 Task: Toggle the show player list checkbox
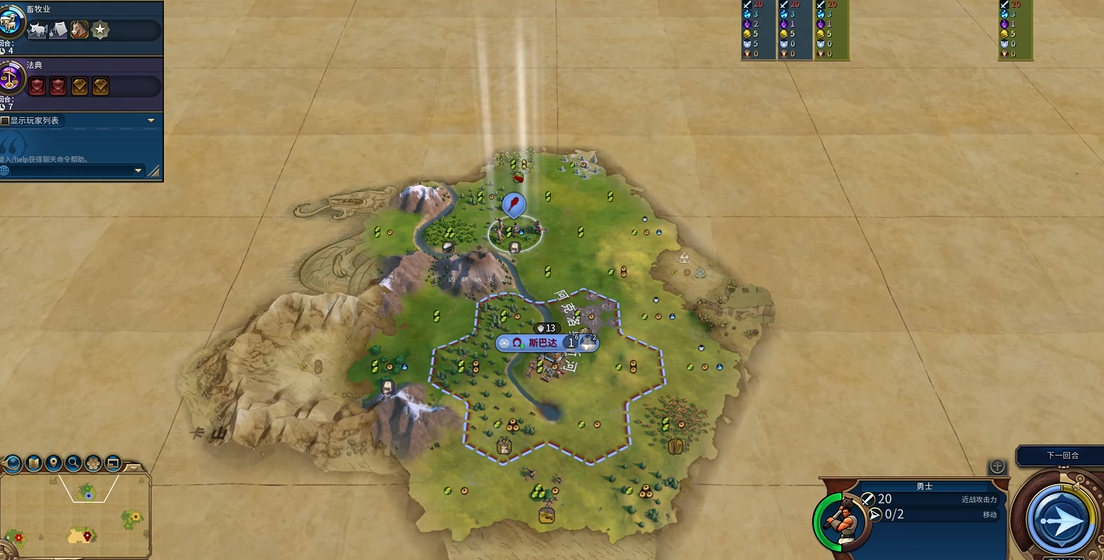click(5, 121)
